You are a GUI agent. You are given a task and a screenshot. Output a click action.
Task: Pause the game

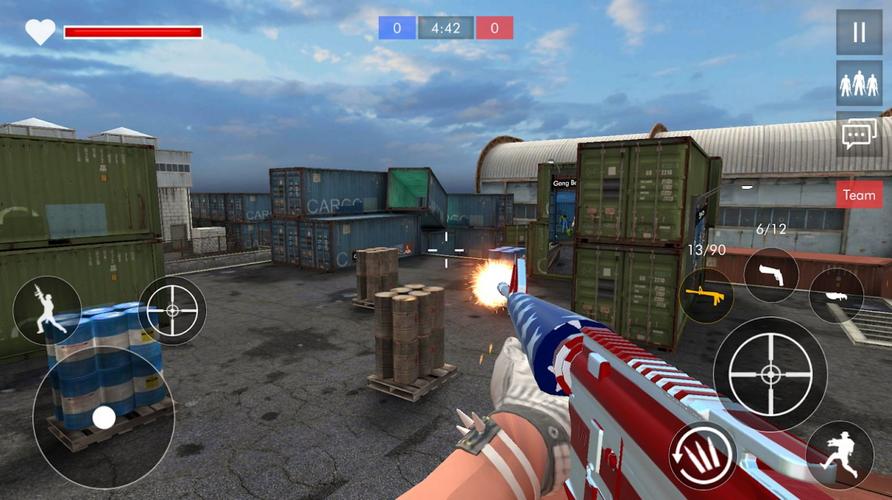pyautogui.click(x=859, y=32)
